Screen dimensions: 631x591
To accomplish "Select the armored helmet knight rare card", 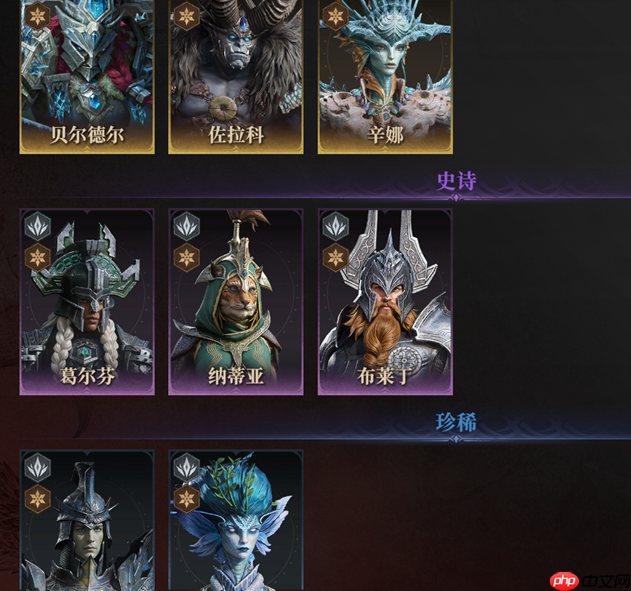I will pos(87,521).
